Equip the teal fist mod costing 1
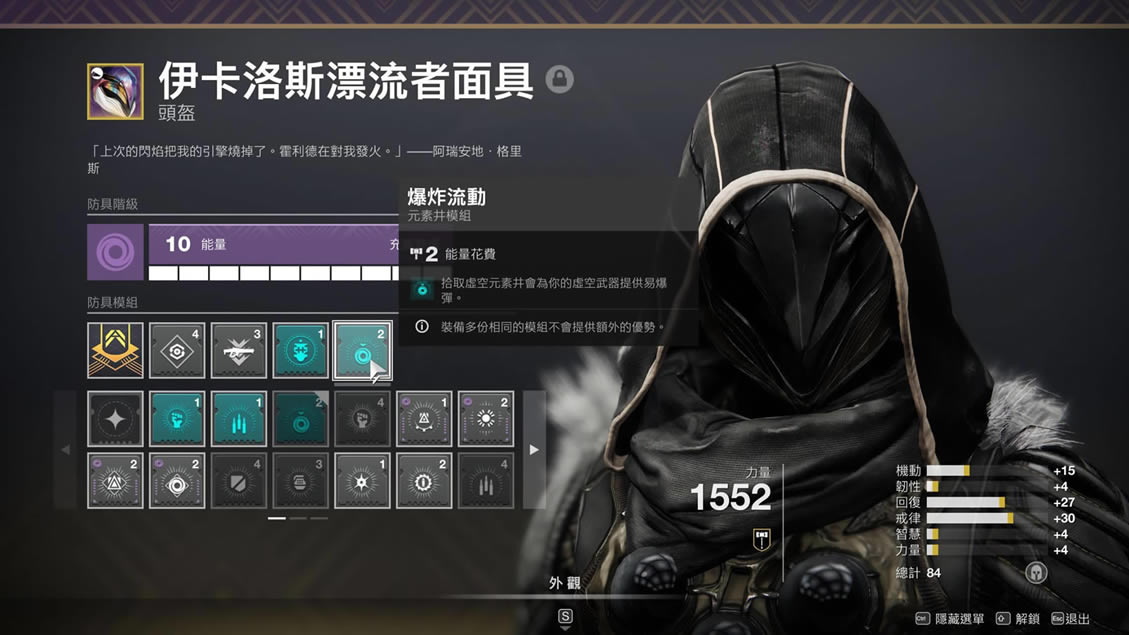Viewport: 1129px width, 635px height. click(177, 419)
